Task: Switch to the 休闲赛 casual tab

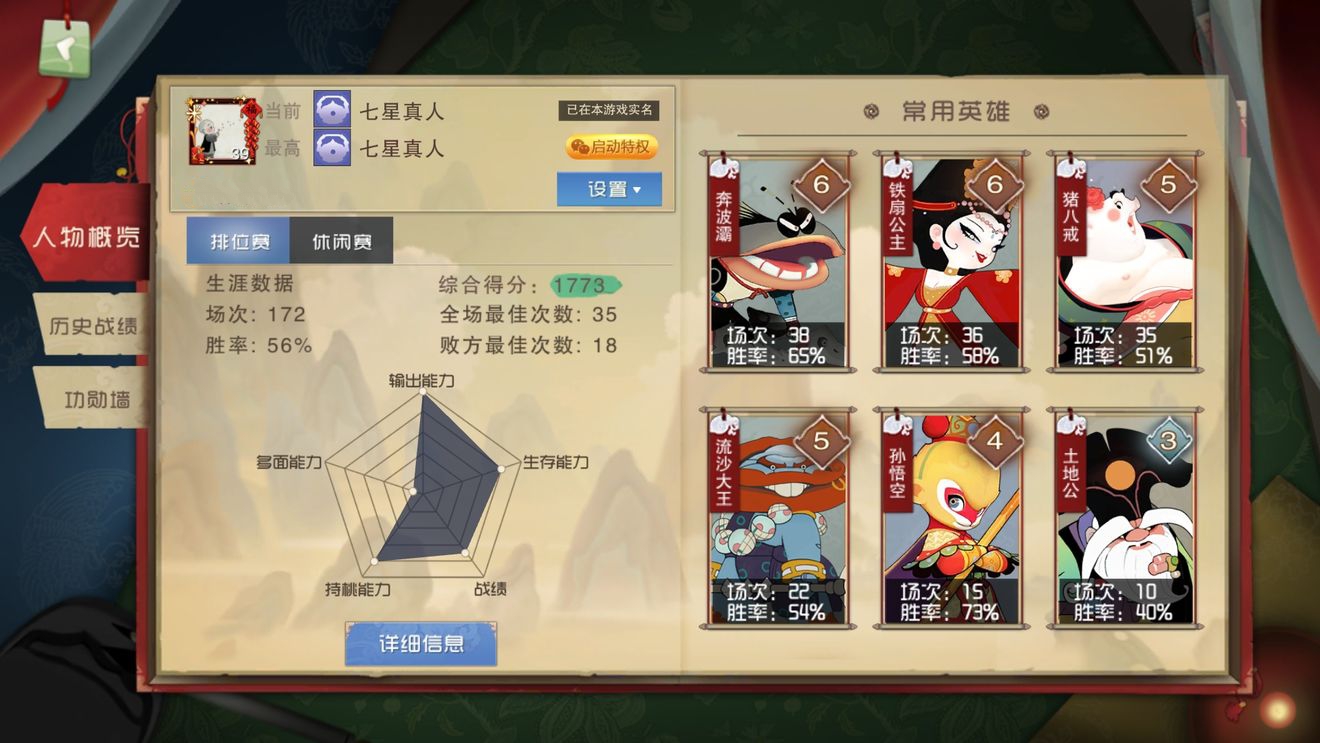Action: (341, 242)
